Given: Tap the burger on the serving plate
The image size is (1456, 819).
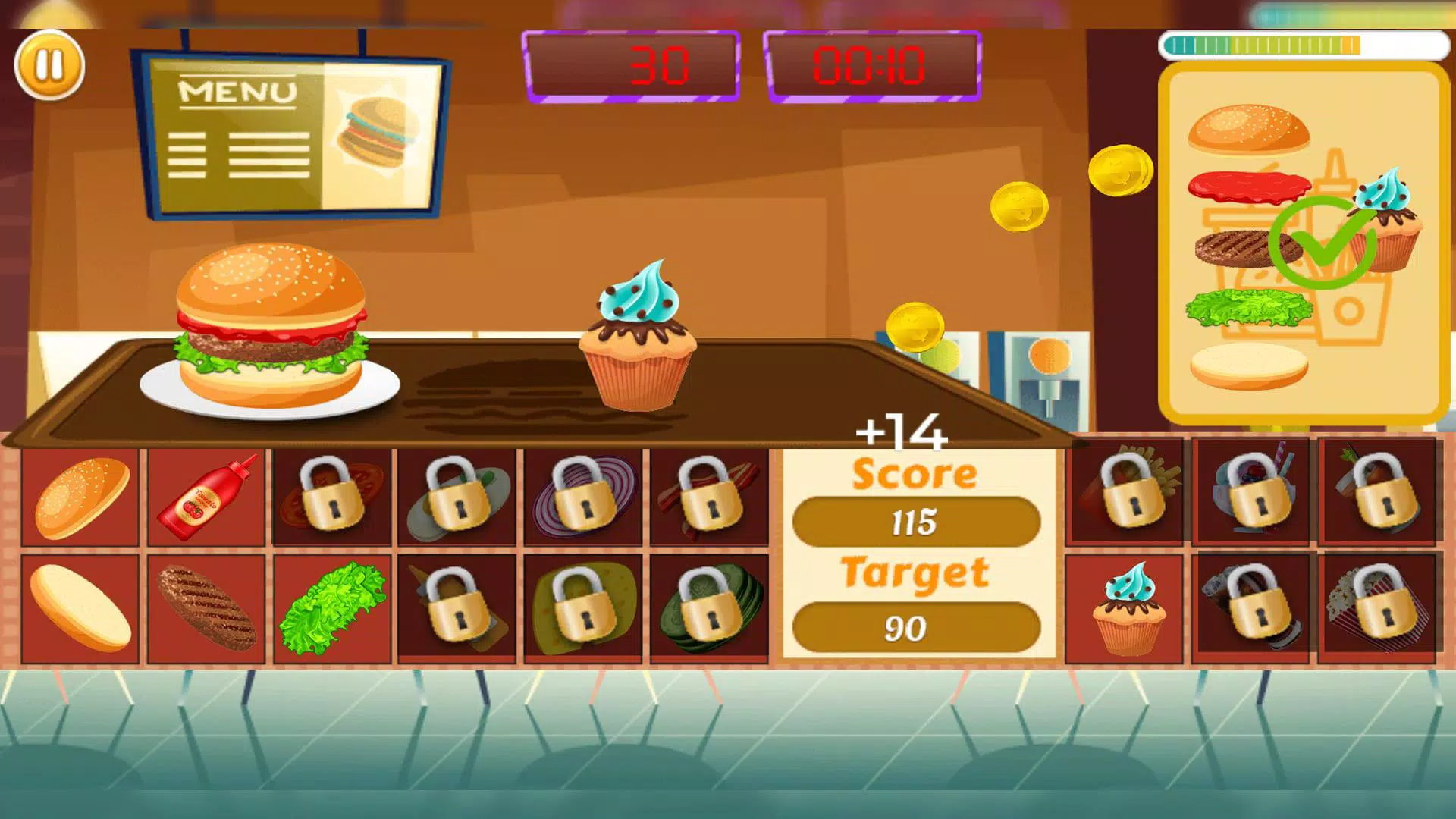Looking at the screenshot, I should pos(269,326).
